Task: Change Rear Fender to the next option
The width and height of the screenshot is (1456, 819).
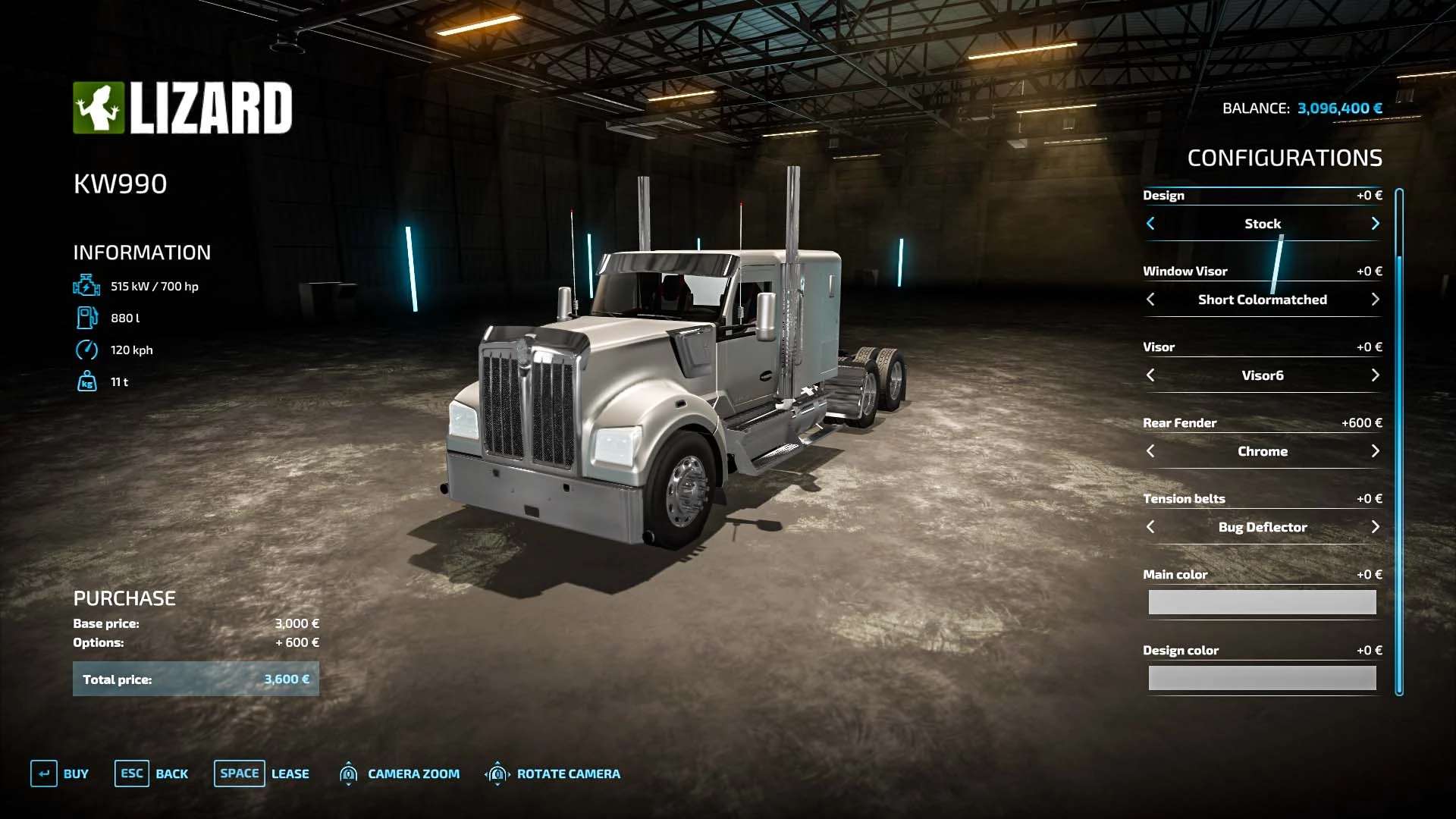Action: [1375, 451]
